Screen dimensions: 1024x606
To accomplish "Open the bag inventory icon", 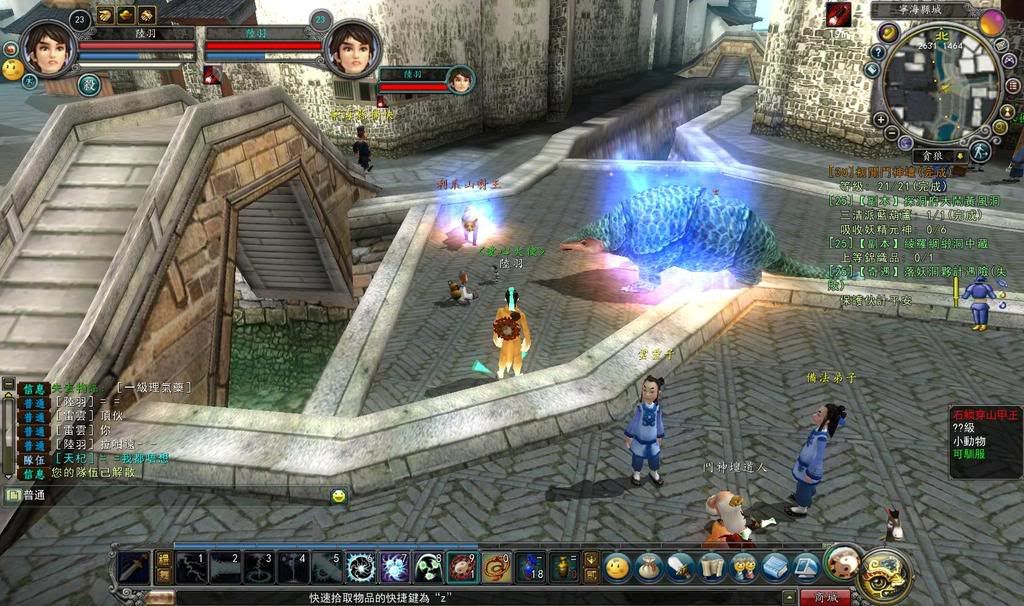I will [x=649, y=567].
